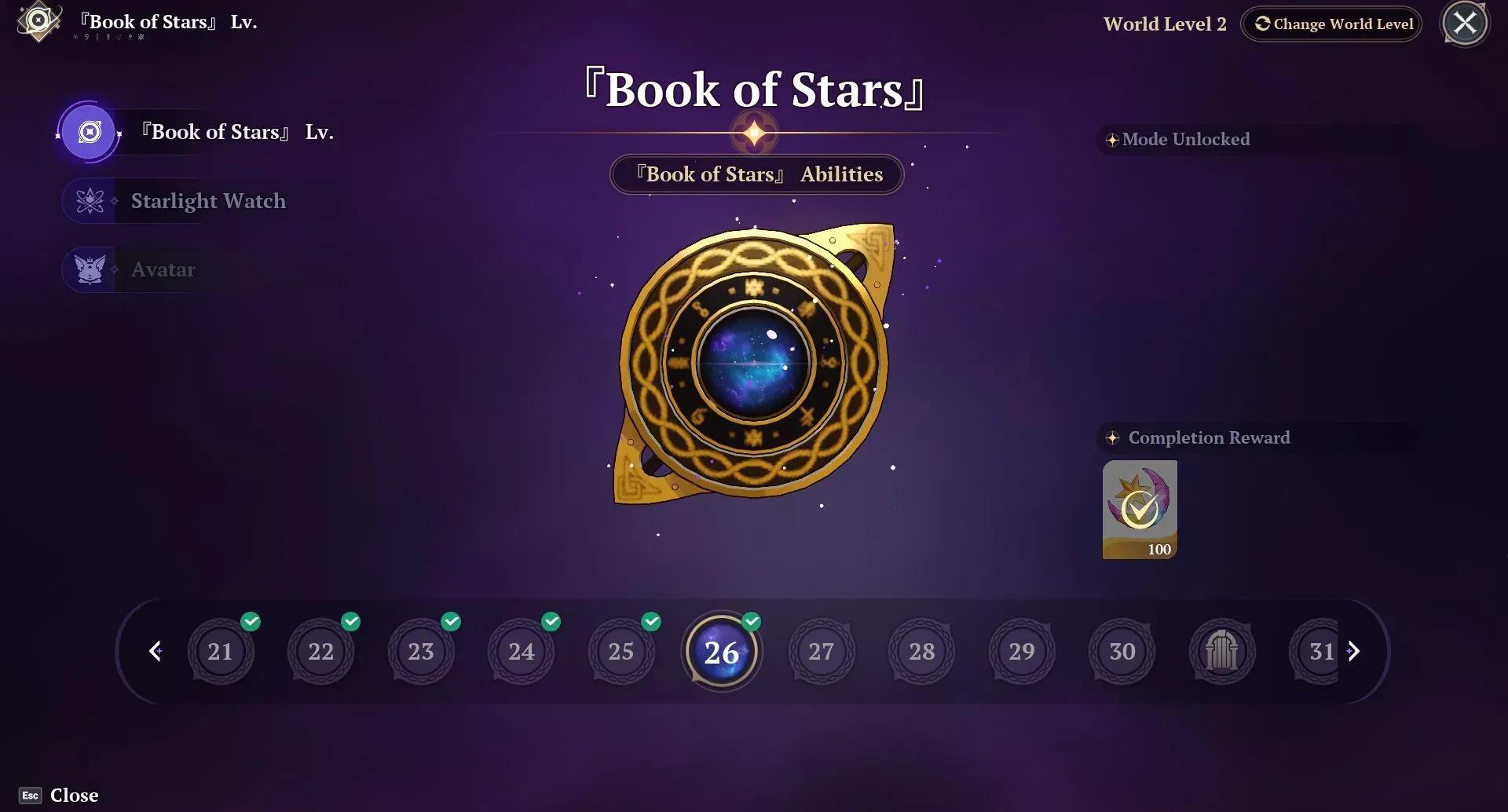The image size is (1508, 812).
Task: Select level node 26 on the track
Action: point(721,651)
